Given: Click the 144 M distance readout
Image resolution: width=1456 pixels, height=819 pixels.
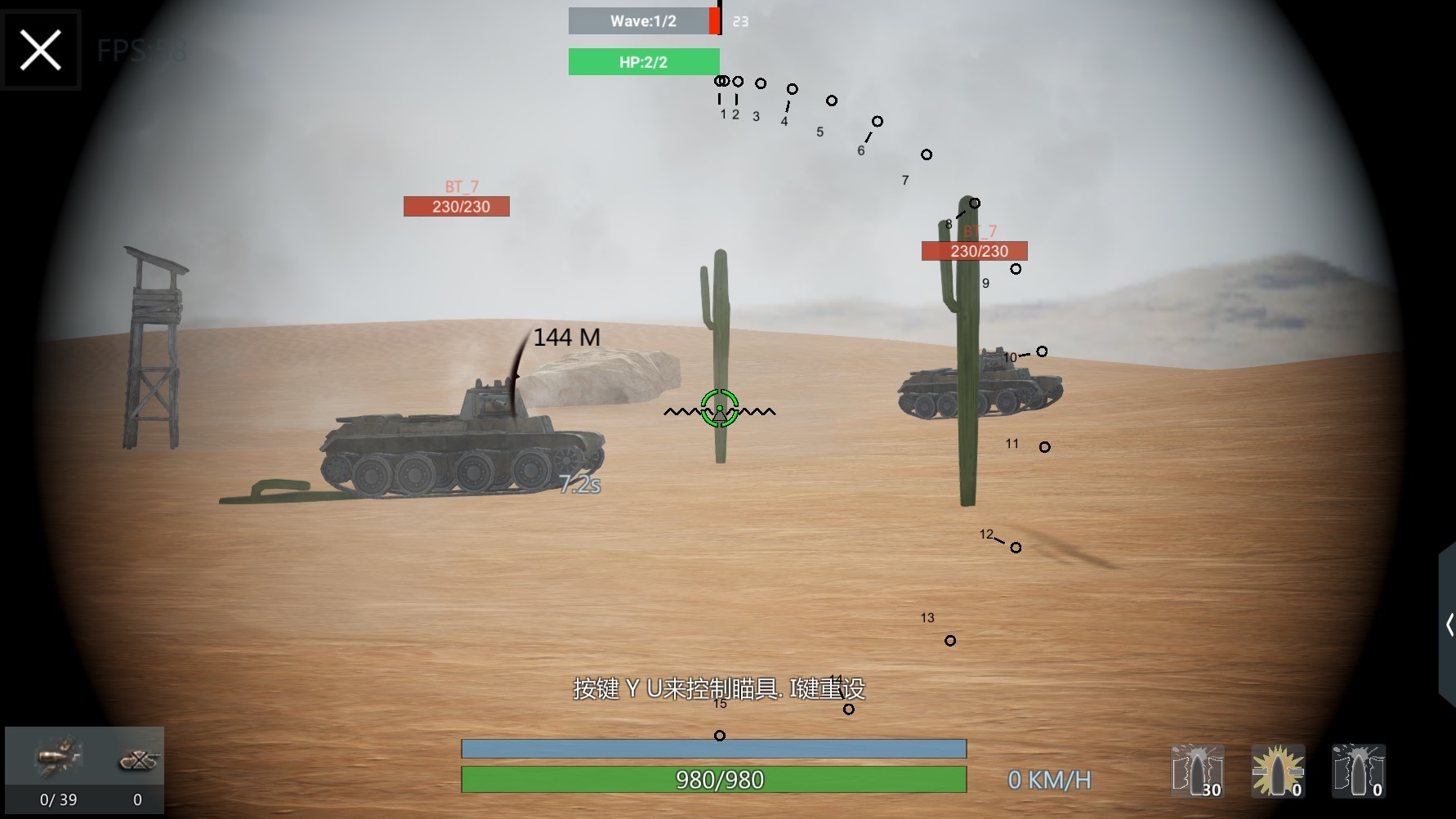Looking at the screenshot, I should (567, 336).
